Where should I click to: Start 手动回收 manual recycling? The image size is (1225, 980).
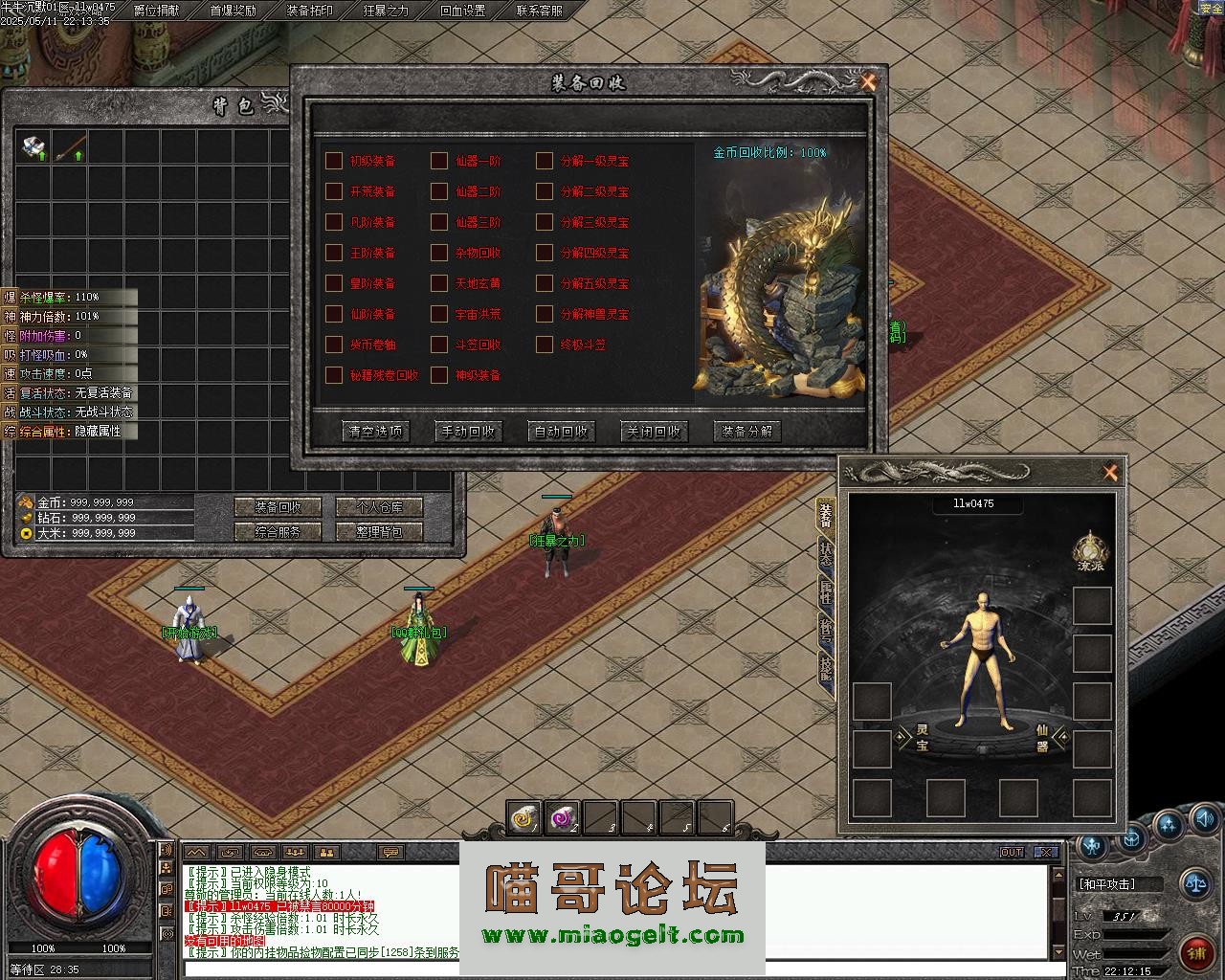coord(468,432)
